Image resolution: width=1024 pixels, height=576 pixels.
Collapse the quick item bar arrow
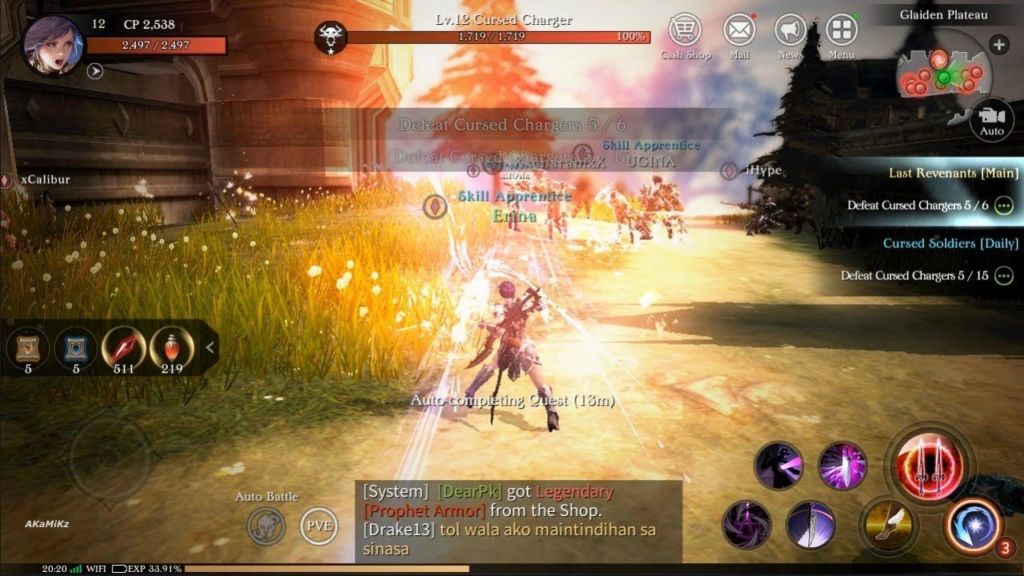tap(210, 347)
